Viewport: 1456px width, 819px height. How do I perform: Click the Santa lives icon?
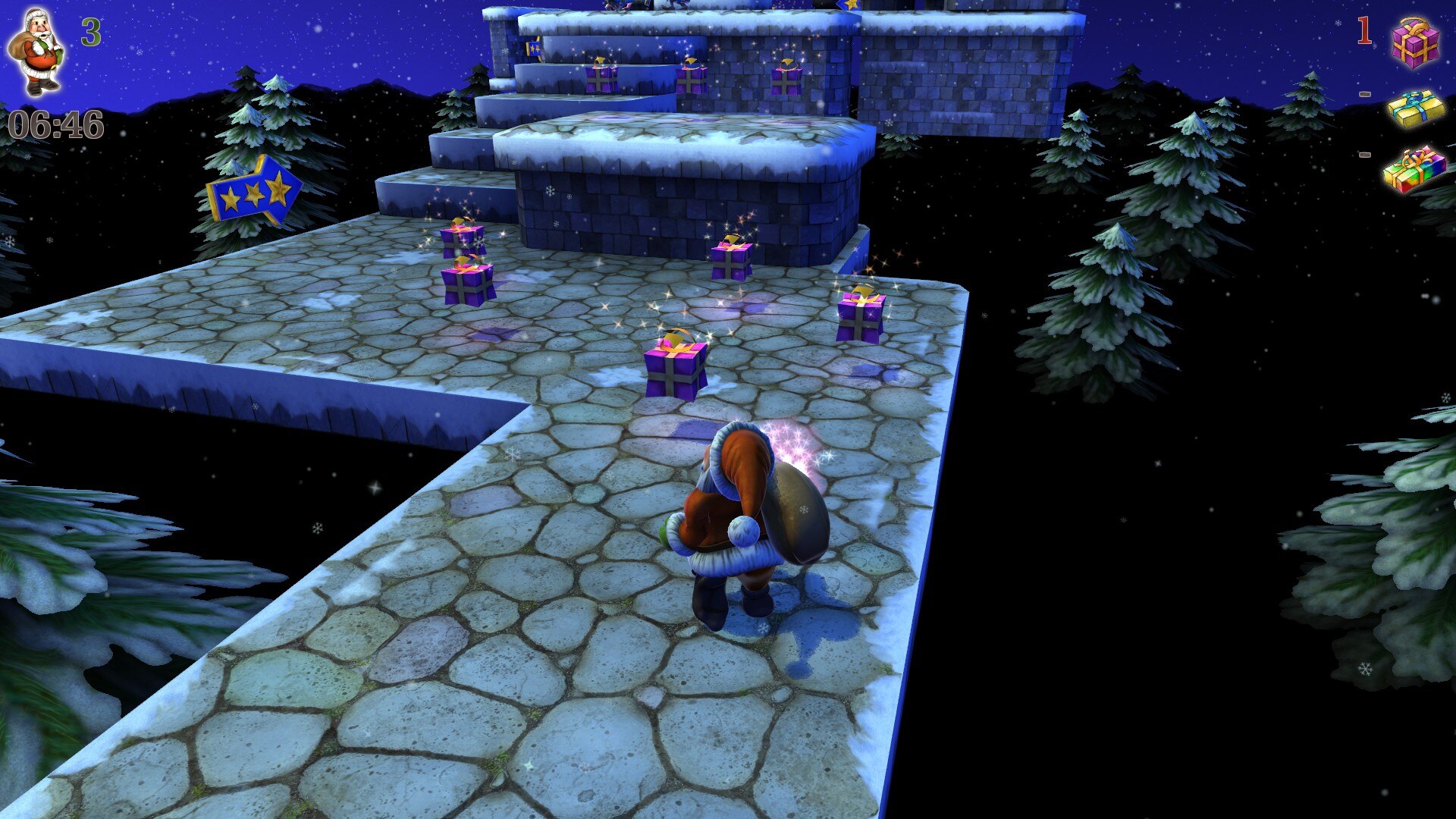click(x=35, y=52)
